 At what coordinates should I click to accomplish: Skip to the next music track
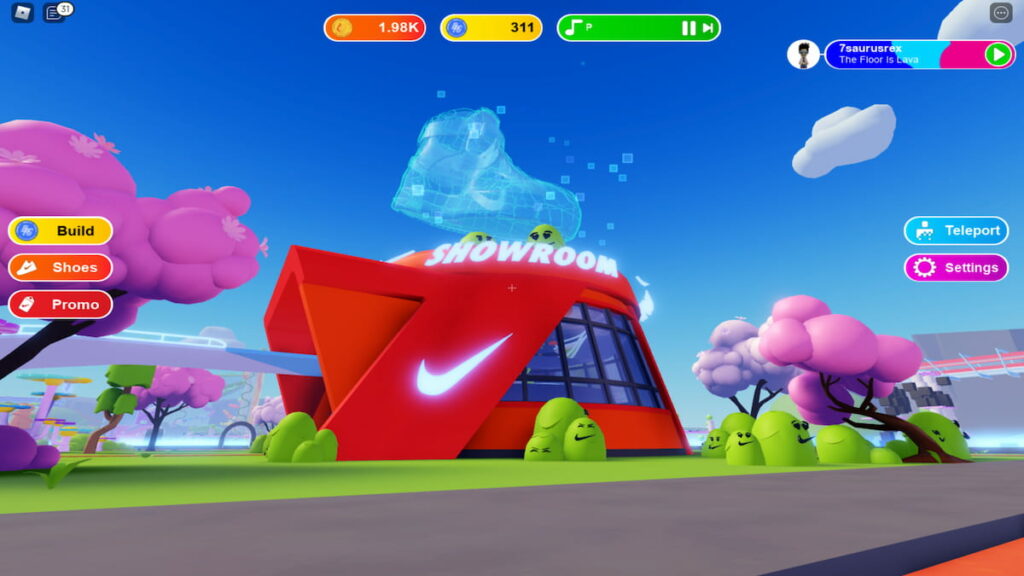708,28
